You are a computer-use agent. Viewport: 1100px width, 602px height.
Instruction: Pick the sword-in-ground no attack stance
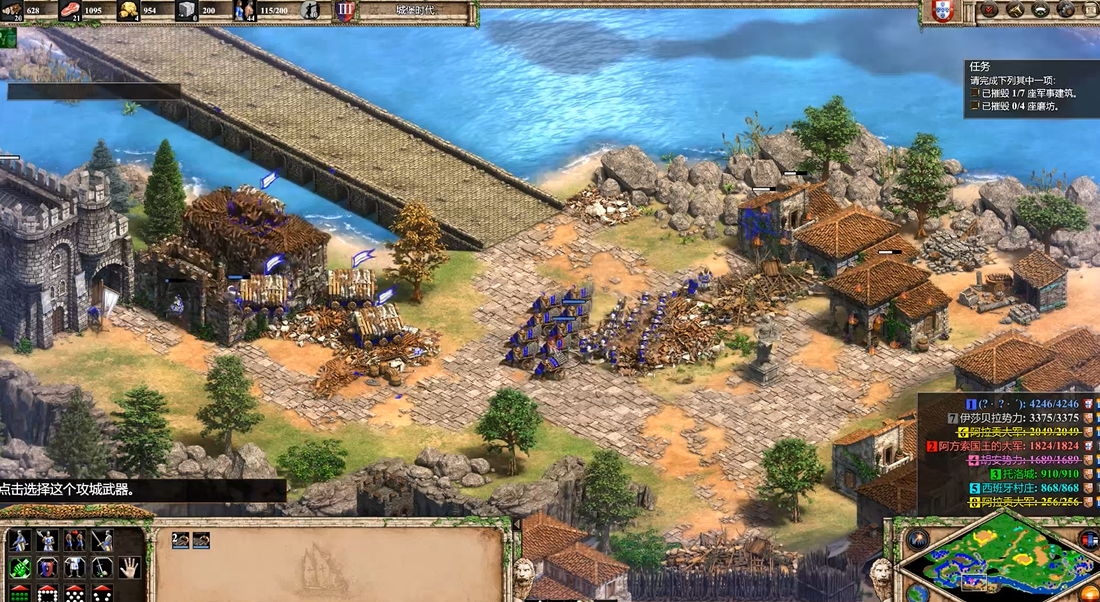coord(102,567)
